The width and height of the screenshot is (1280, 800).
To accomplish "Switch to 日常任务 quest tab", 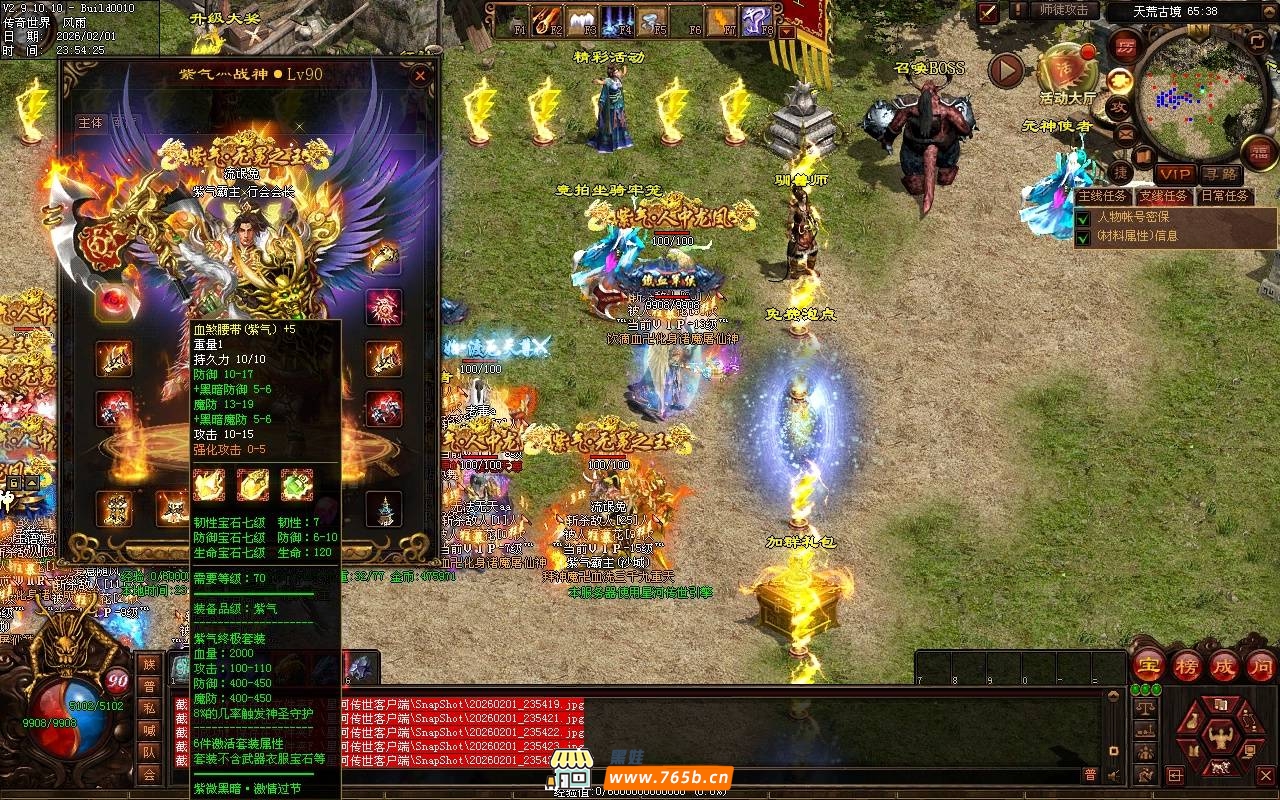I will pyautogui.click(x=1225, y=197).
